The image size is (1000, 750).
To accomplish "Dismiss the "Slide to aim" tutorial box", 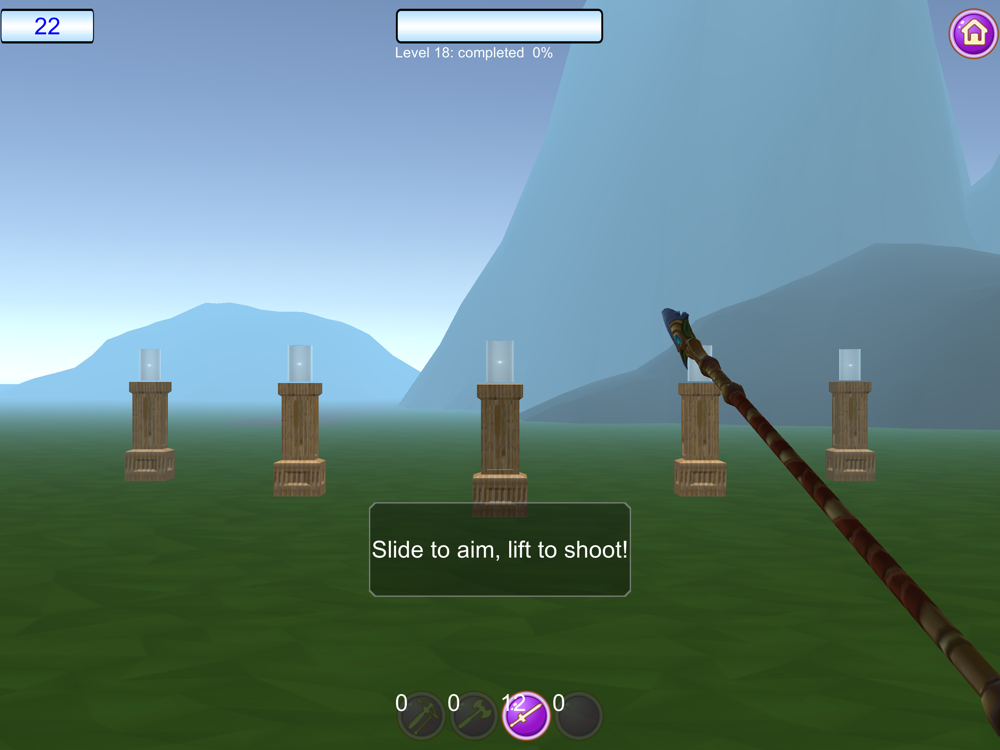I will pos(500,550).
